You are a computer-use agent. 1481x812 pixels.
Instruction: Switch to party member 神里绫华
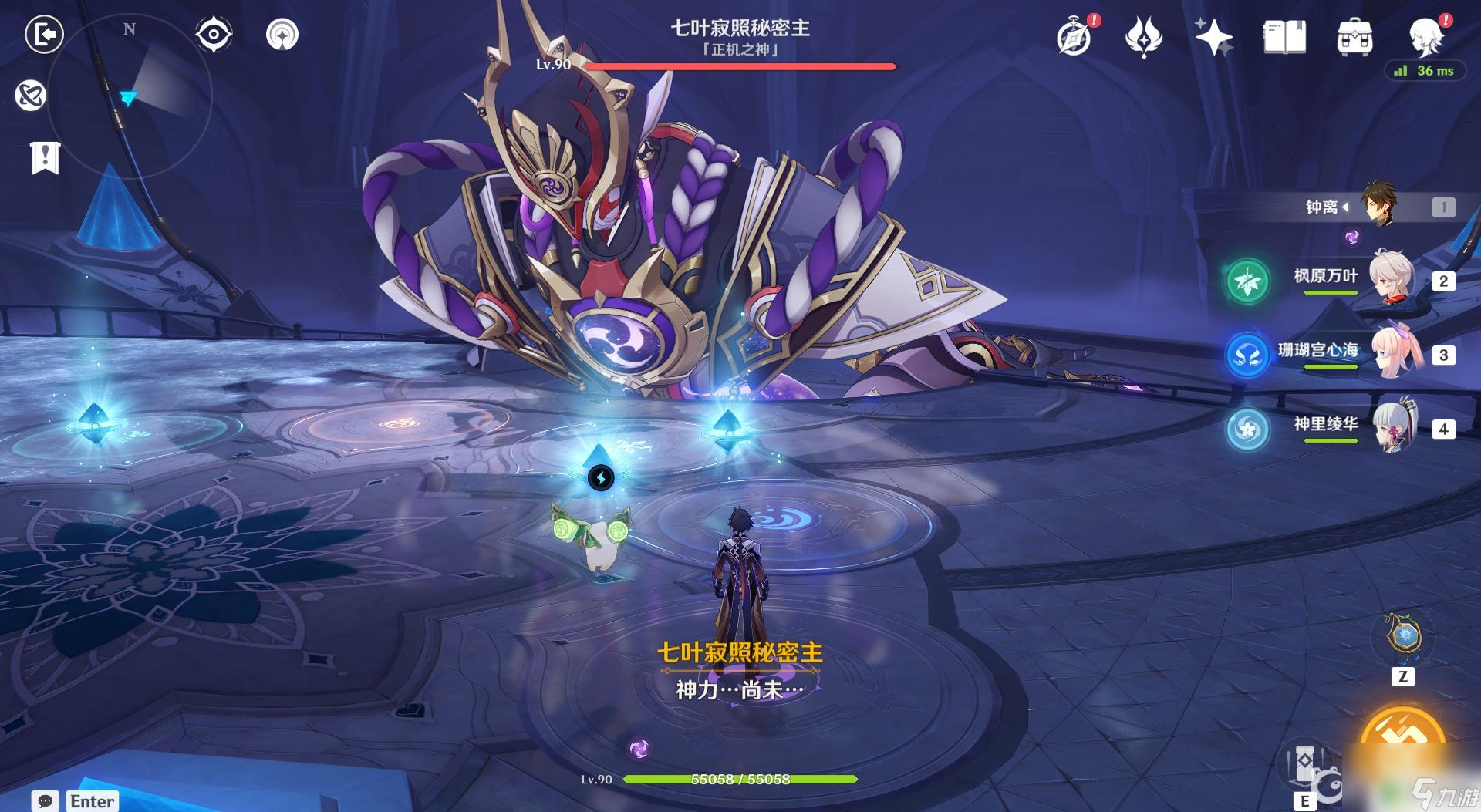coord(1394,426)
